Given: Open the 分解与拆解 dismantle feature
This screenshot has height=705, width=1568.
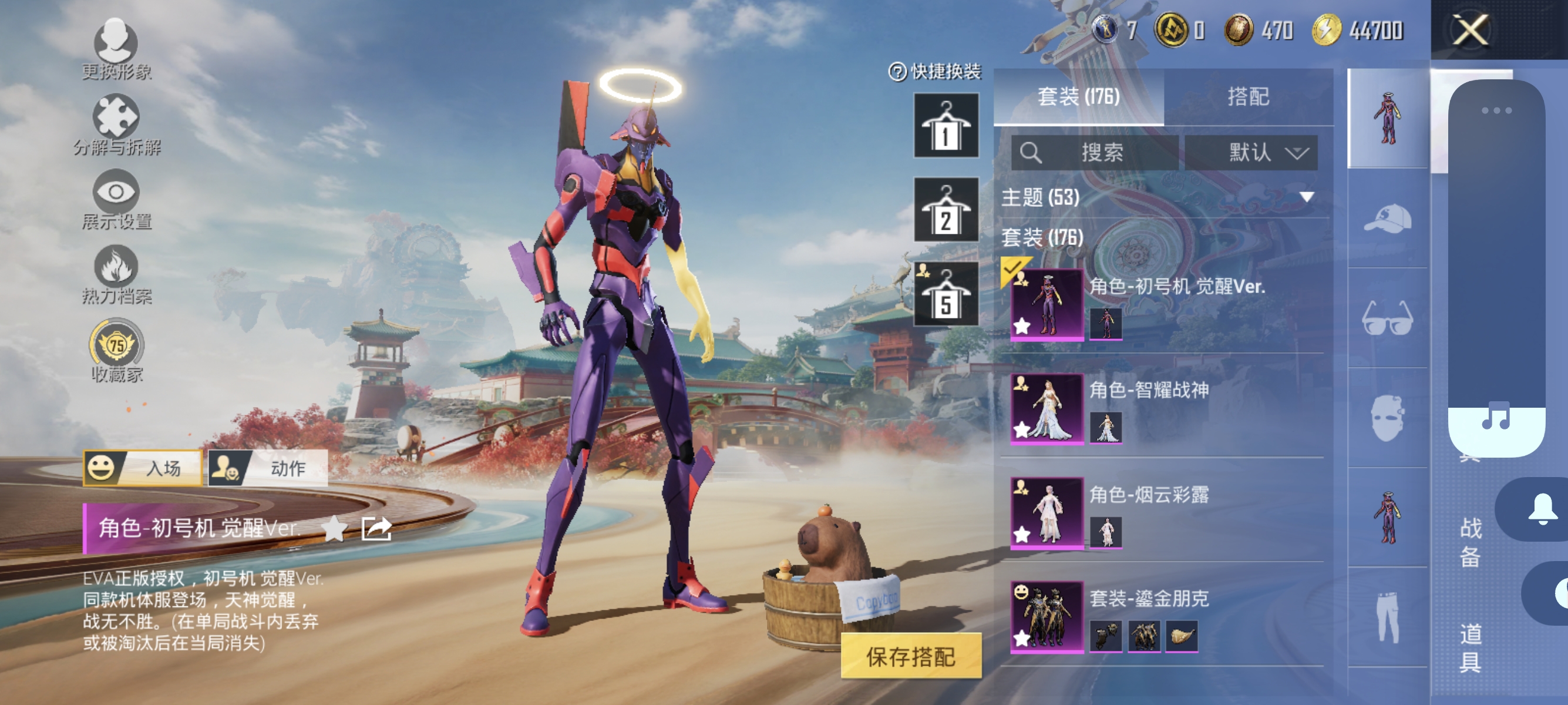Looking at the screenshot, I should pyautogui.click(x=117, y=120).
